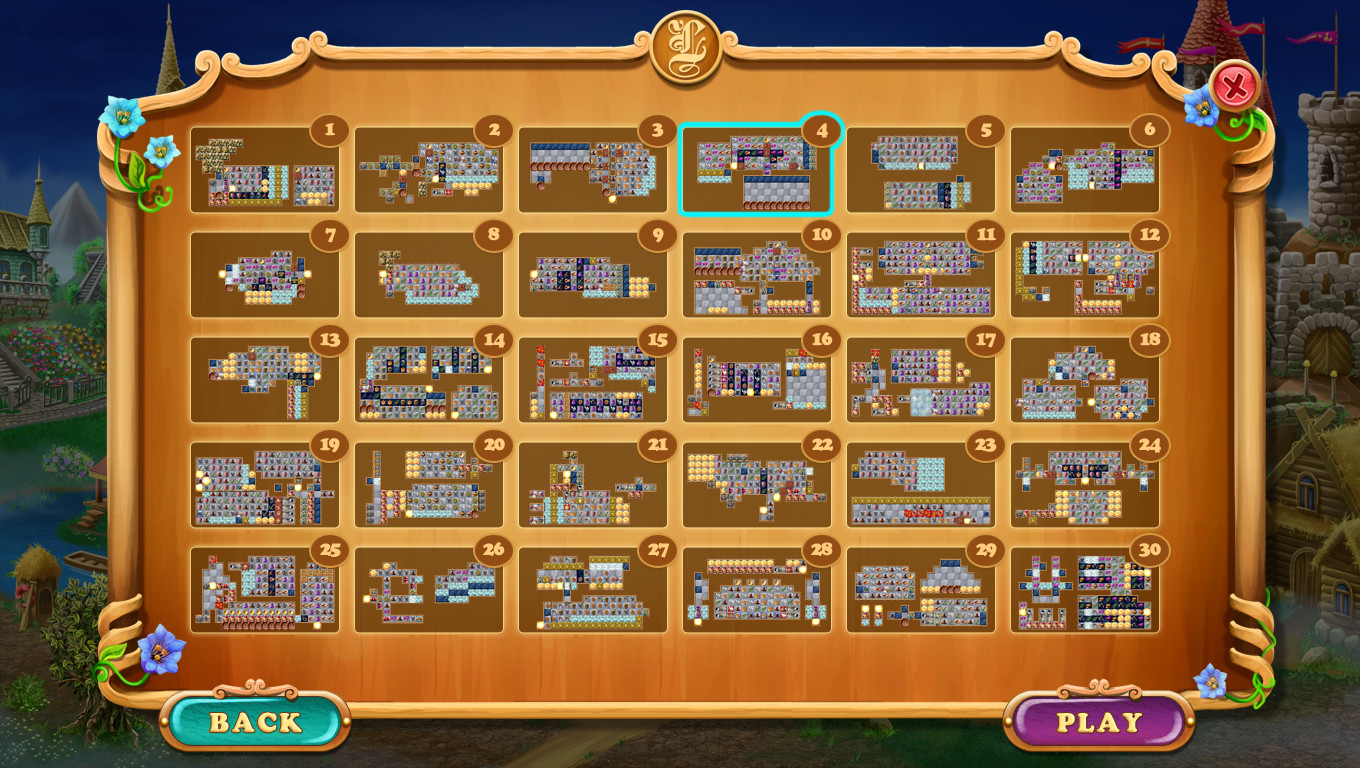Open level 22 tile arrangement

[757, 486]
